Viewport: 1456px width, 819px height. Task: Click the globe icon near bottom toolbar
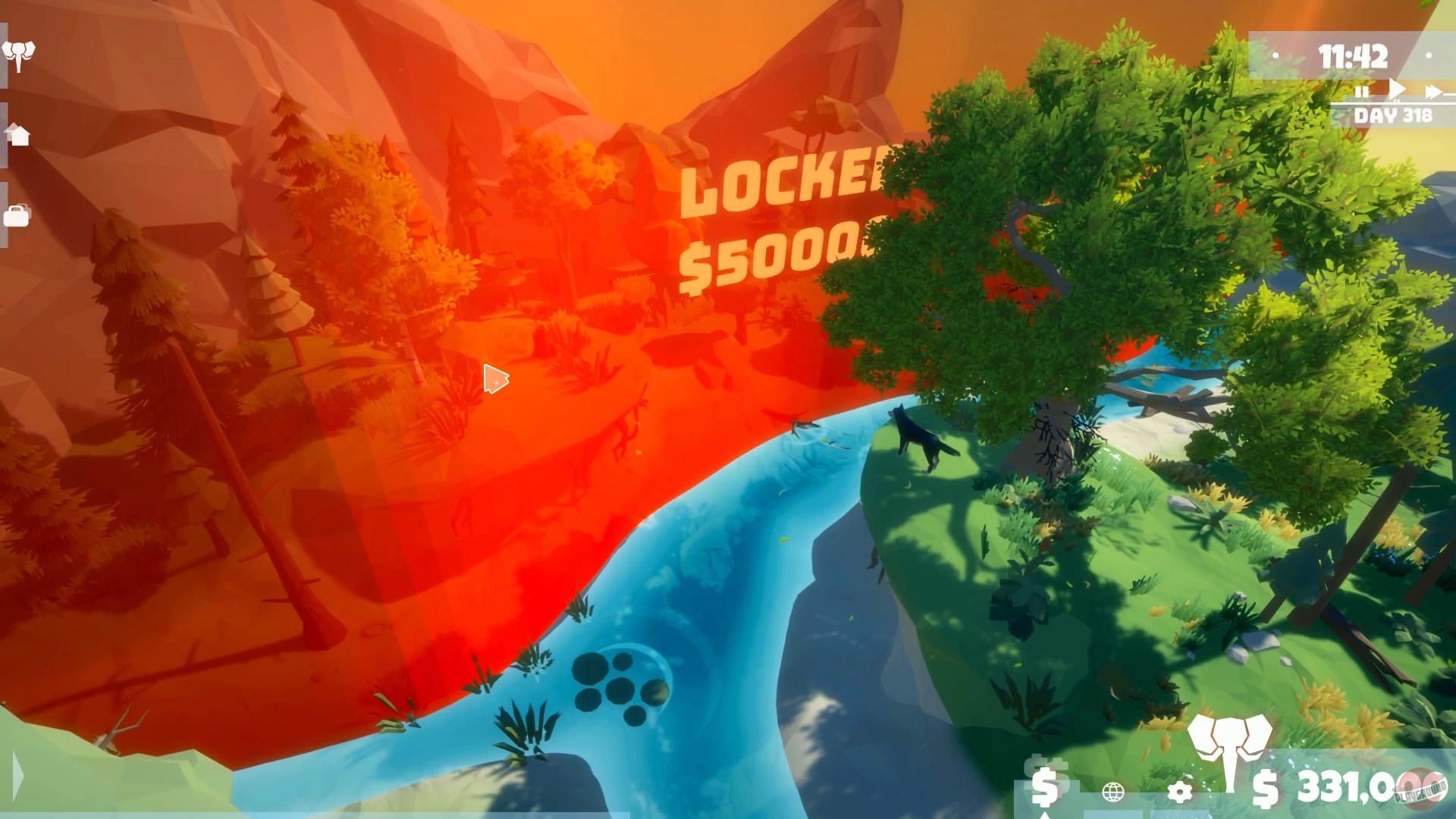coord(1112,792)
